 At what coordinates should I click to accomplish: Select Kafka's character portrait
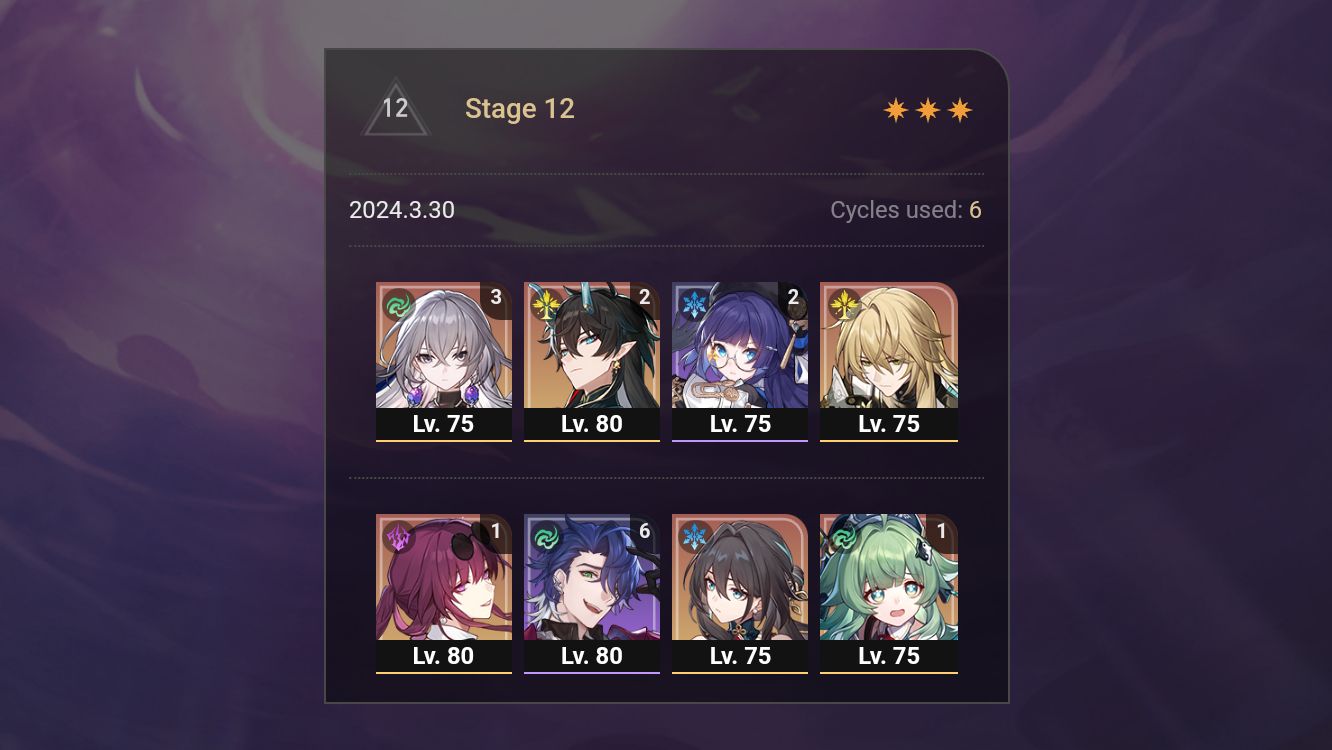pos(444,578)
